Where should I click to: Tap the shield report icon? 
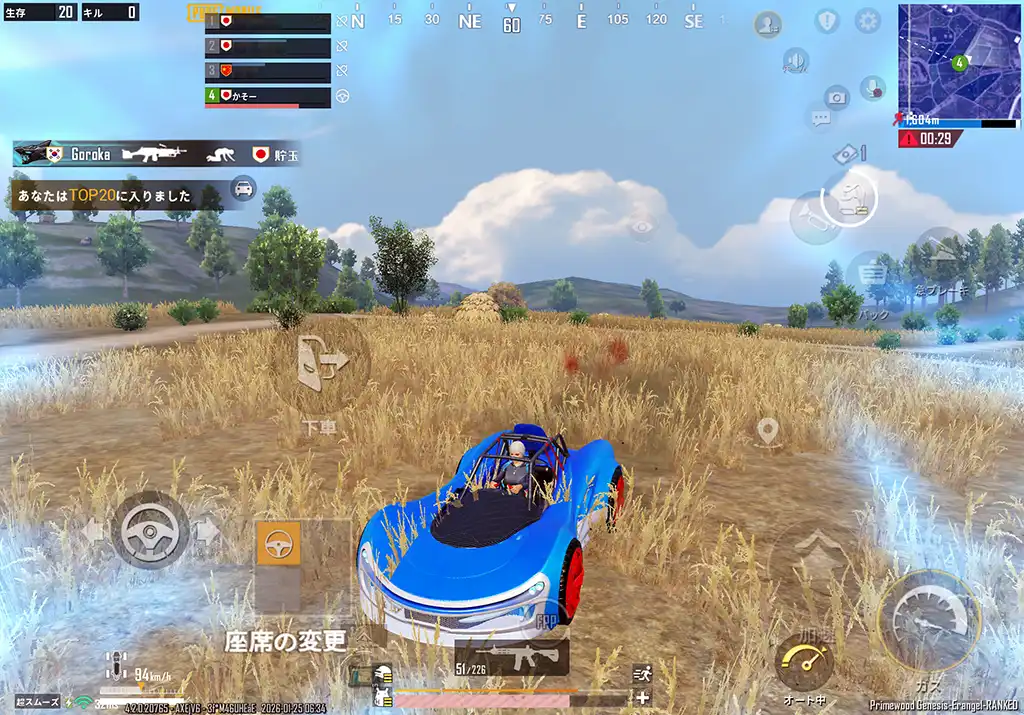(827, 21)
